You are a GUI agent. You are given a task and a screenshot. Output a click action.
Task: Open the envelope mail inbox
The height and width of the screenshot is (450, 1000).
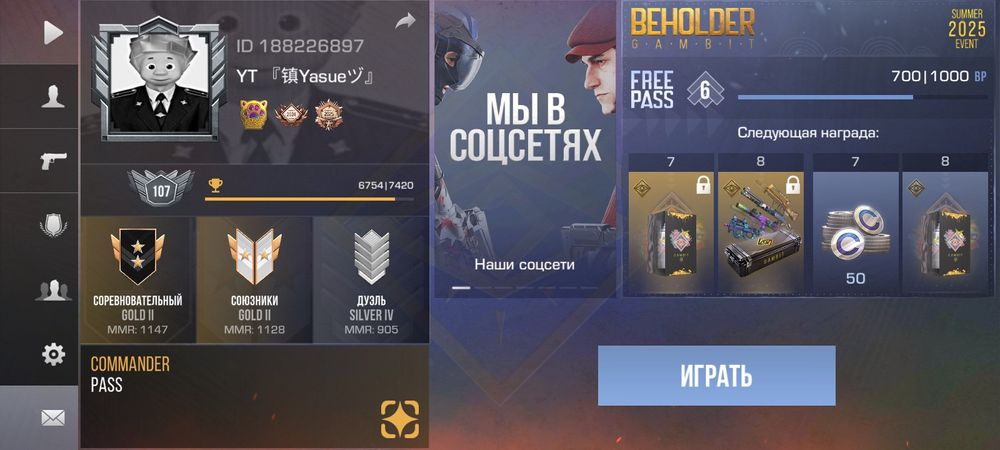[x=53, y=418]
